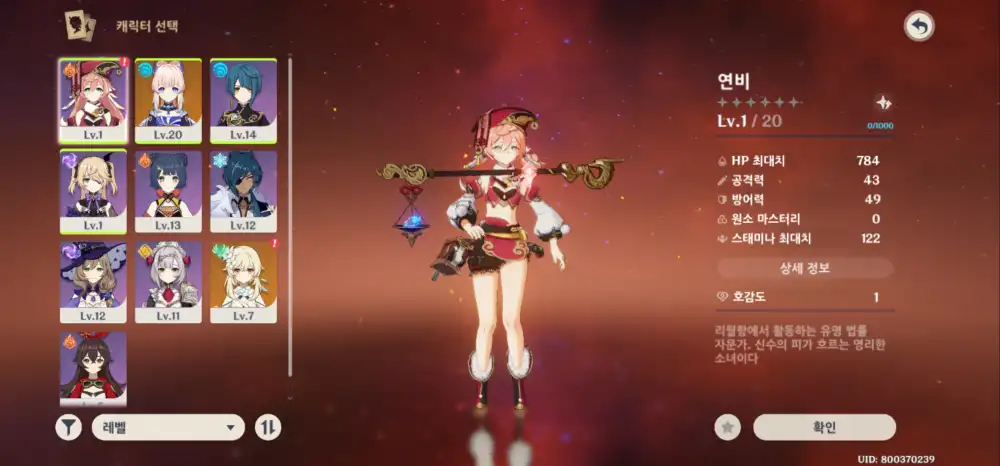Select the Amber card in the bottom row
This screenshot has width=1000, height=466.
93,366
